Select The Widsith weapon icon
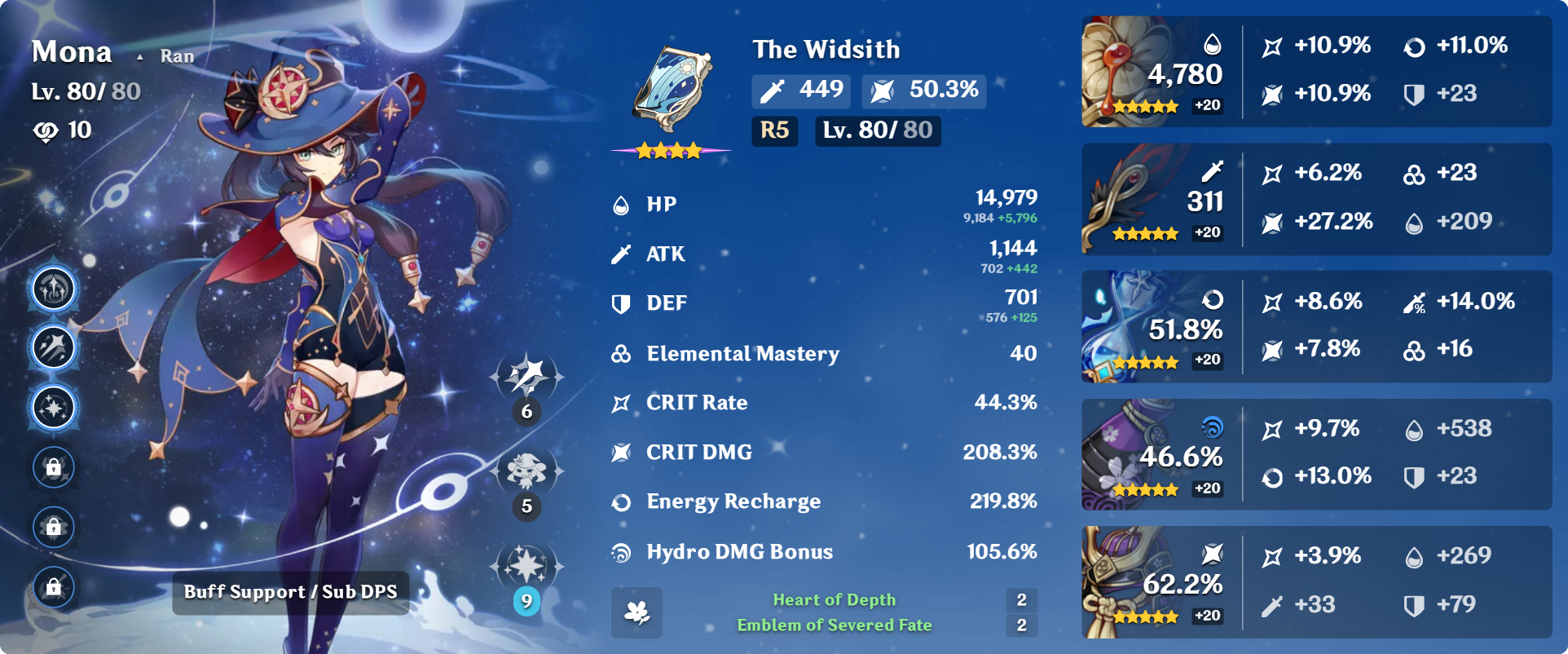 tap(672, 90)
